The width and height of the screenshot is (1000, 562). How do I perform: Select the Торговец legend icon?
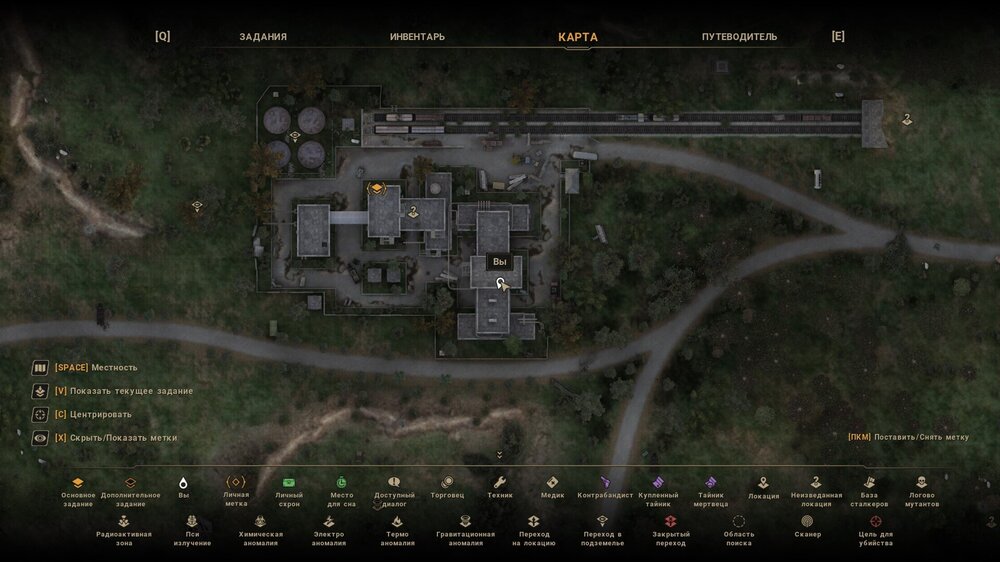point(446,487)
